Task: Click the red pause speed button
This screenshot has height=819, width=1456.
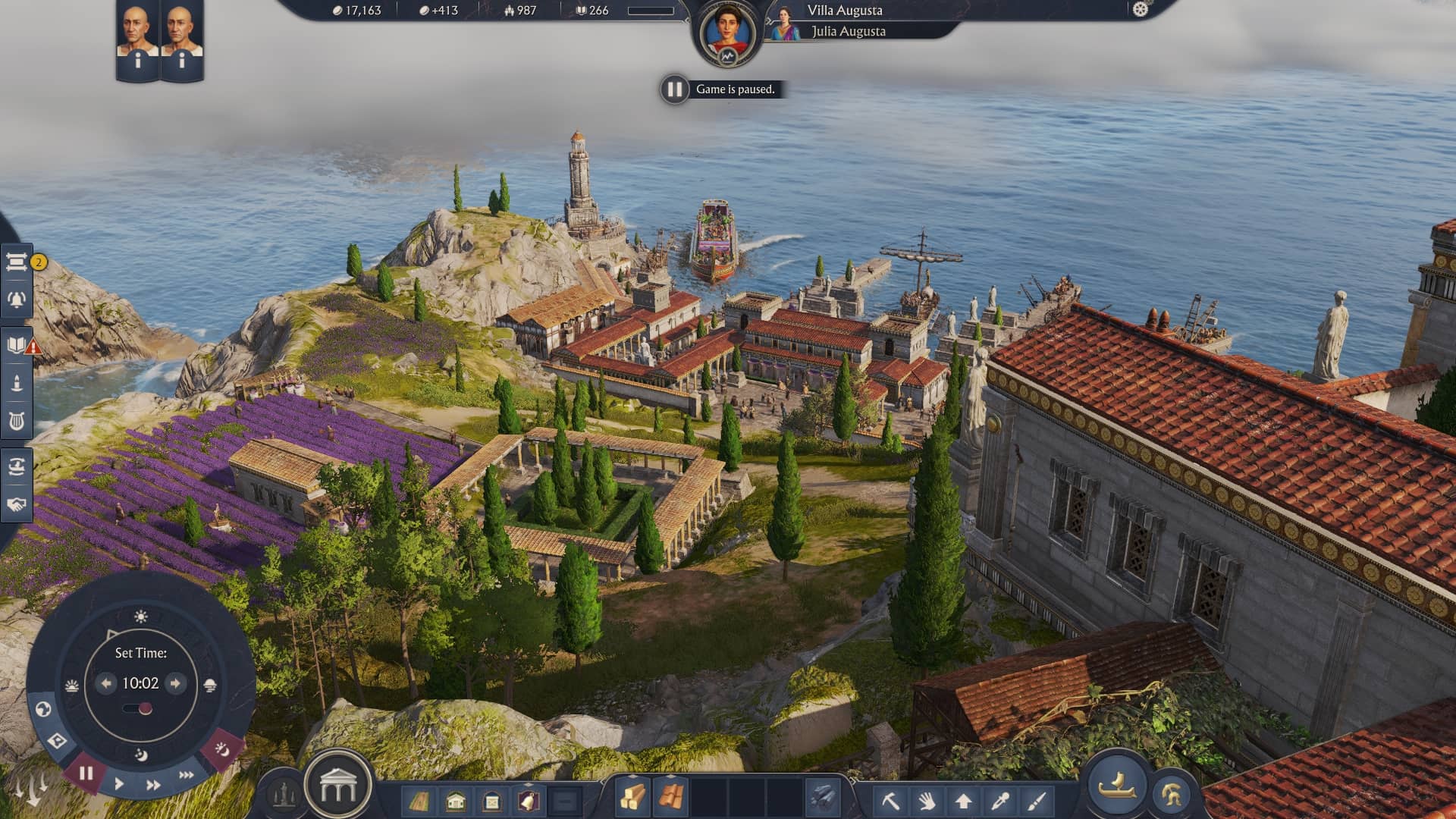Action: click(x=86, y=773)
